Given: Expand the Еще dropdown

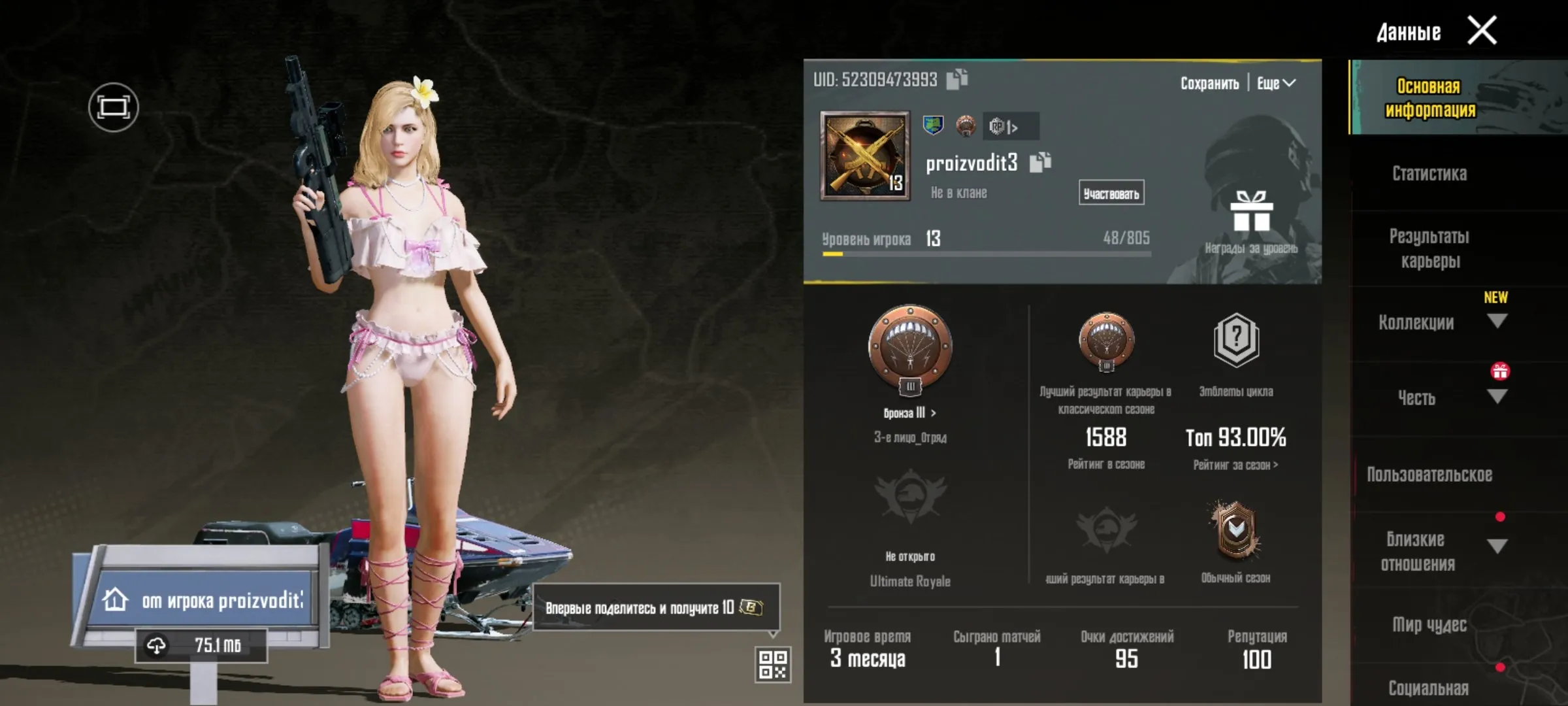Looking at the screenshot, I should (x=1274, y=83).
